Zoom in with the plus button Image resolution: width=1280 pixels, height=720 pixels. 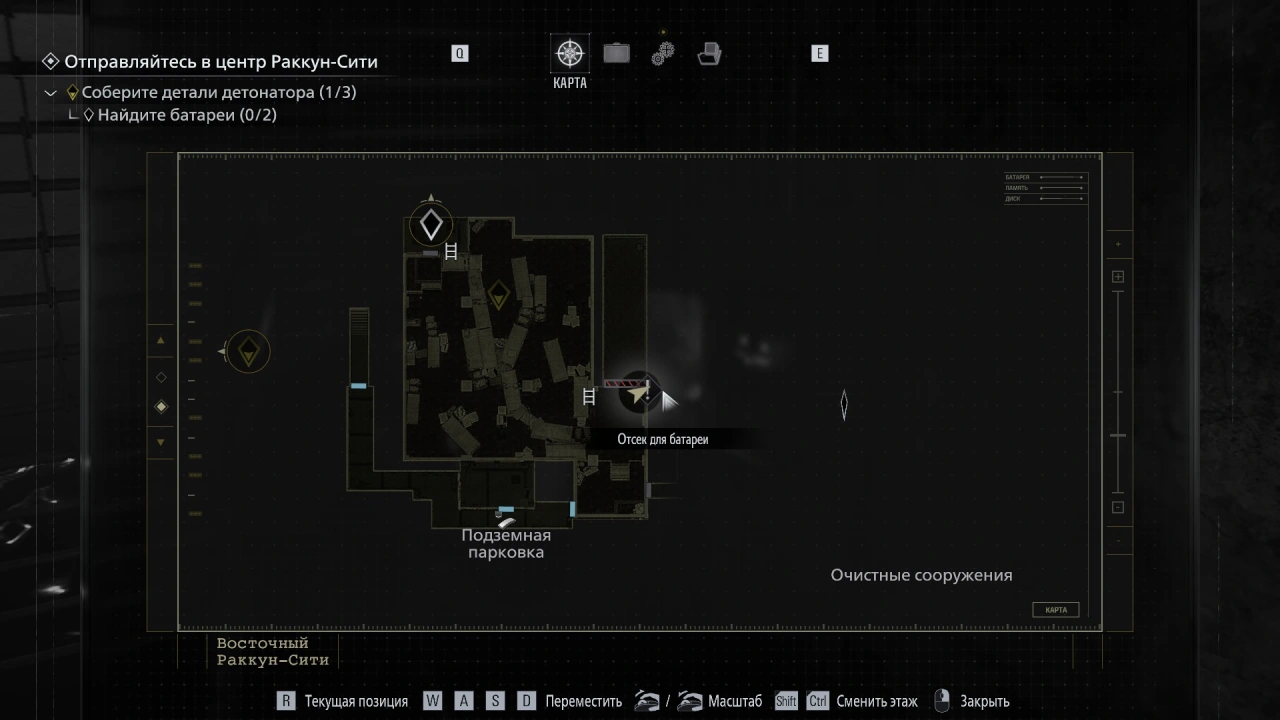point(1118,277)
